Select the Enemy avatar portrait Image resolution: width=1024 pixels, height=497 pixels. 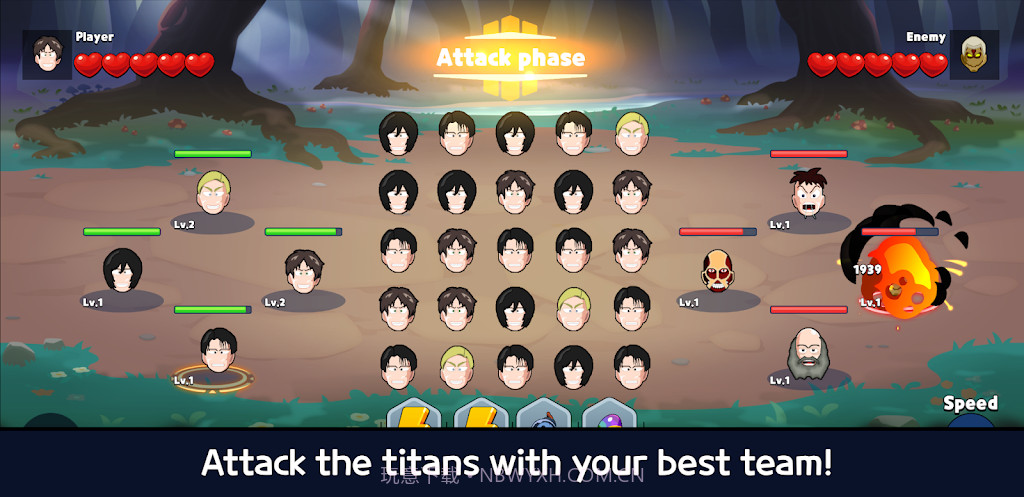974,54
